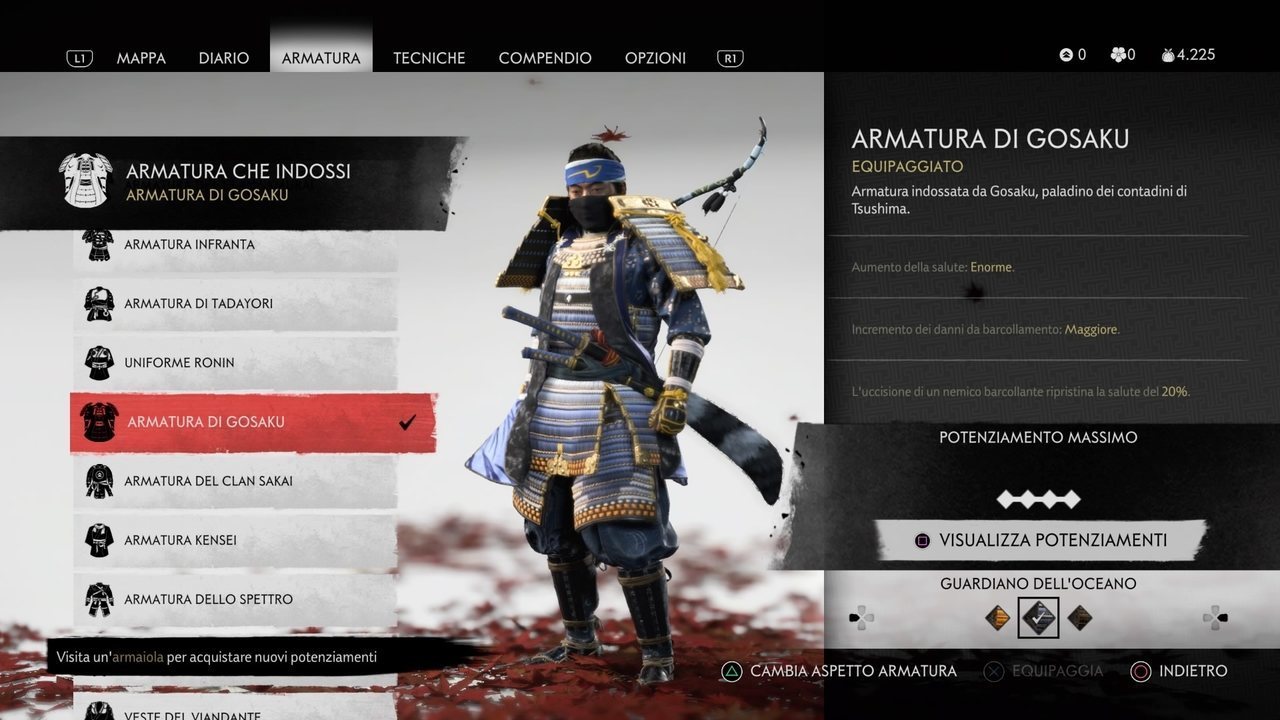This screenshot has width=1280, height=720.
Task: Click the right d-pad arrow for dye categories
Action: point(1216,617)
